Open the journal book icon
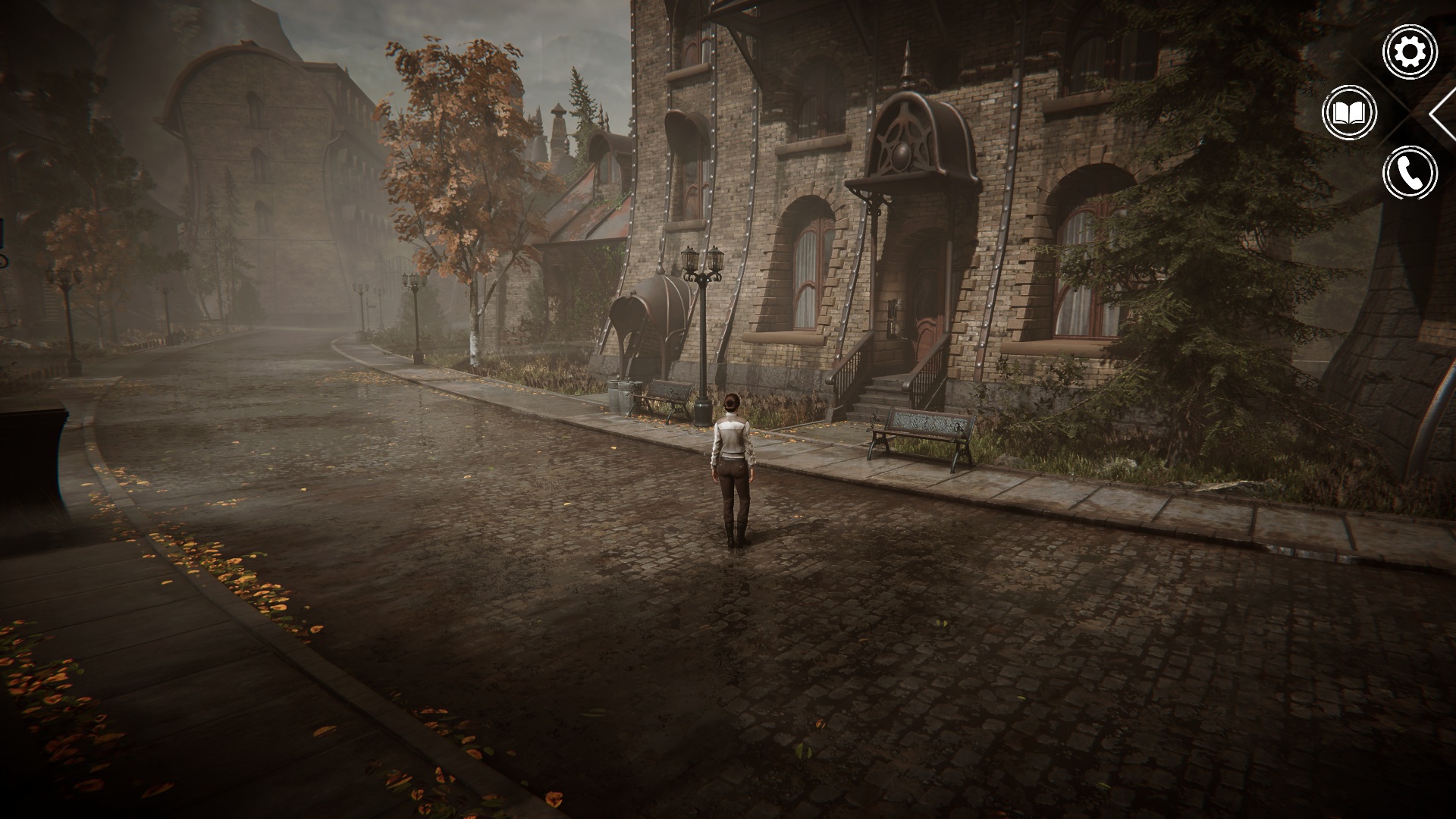The image size is (1456, 819). point(1350,113)
